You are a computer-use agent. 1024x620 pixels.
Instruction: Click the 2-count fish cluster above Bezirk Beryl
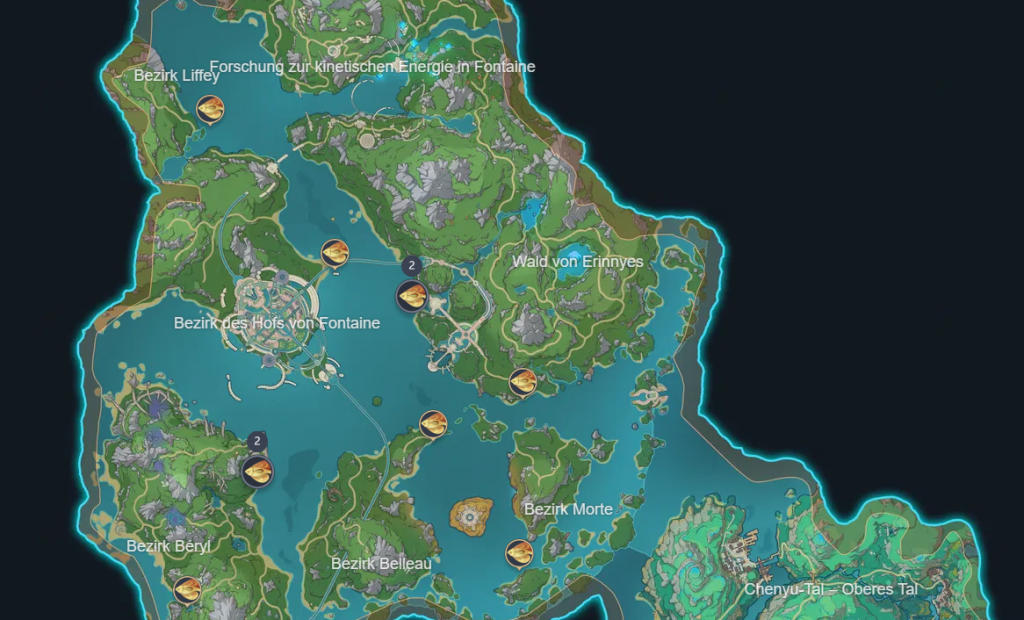(257, 471)
